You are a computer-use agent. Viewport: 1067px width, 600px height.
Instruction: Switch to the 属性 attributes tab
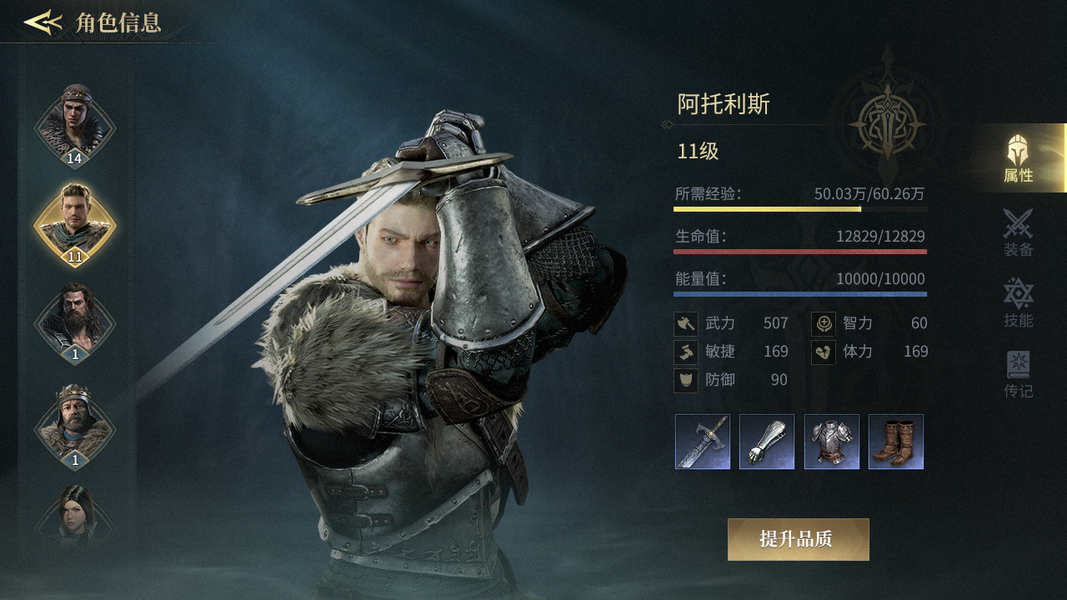tap(1018, 158)
